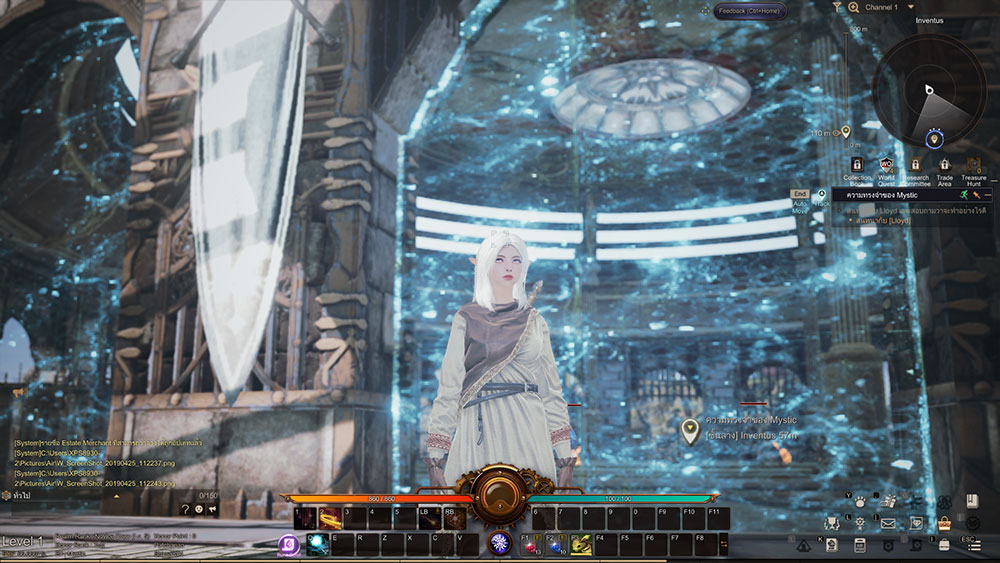Open the mail envelope icon
The width and height of the screenshot is (1000, 563).
pos(887,522)
